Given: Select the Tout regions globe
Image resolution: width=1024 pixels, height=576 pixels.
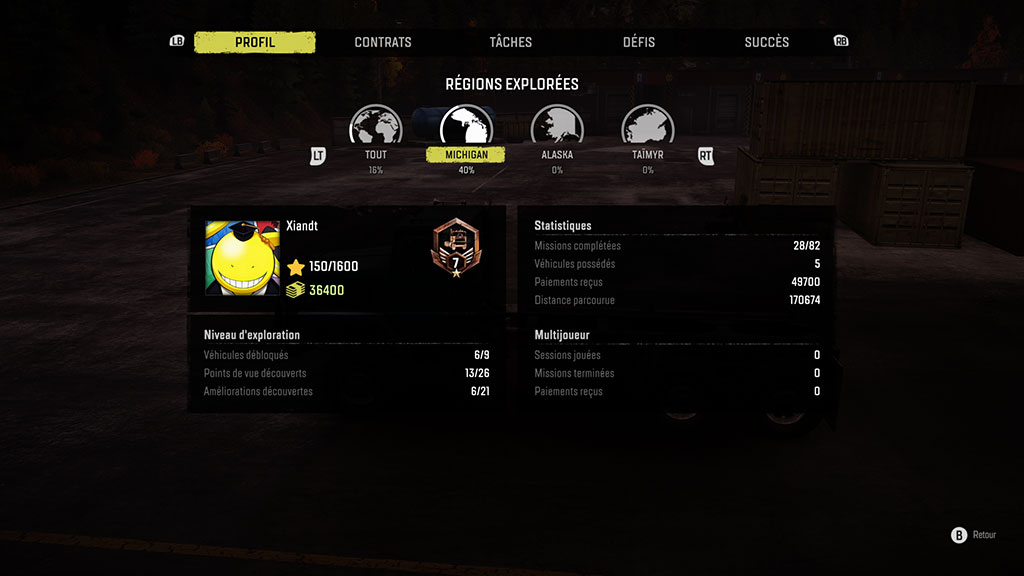Looking at the screenshot, I should [x=375, y=129].
